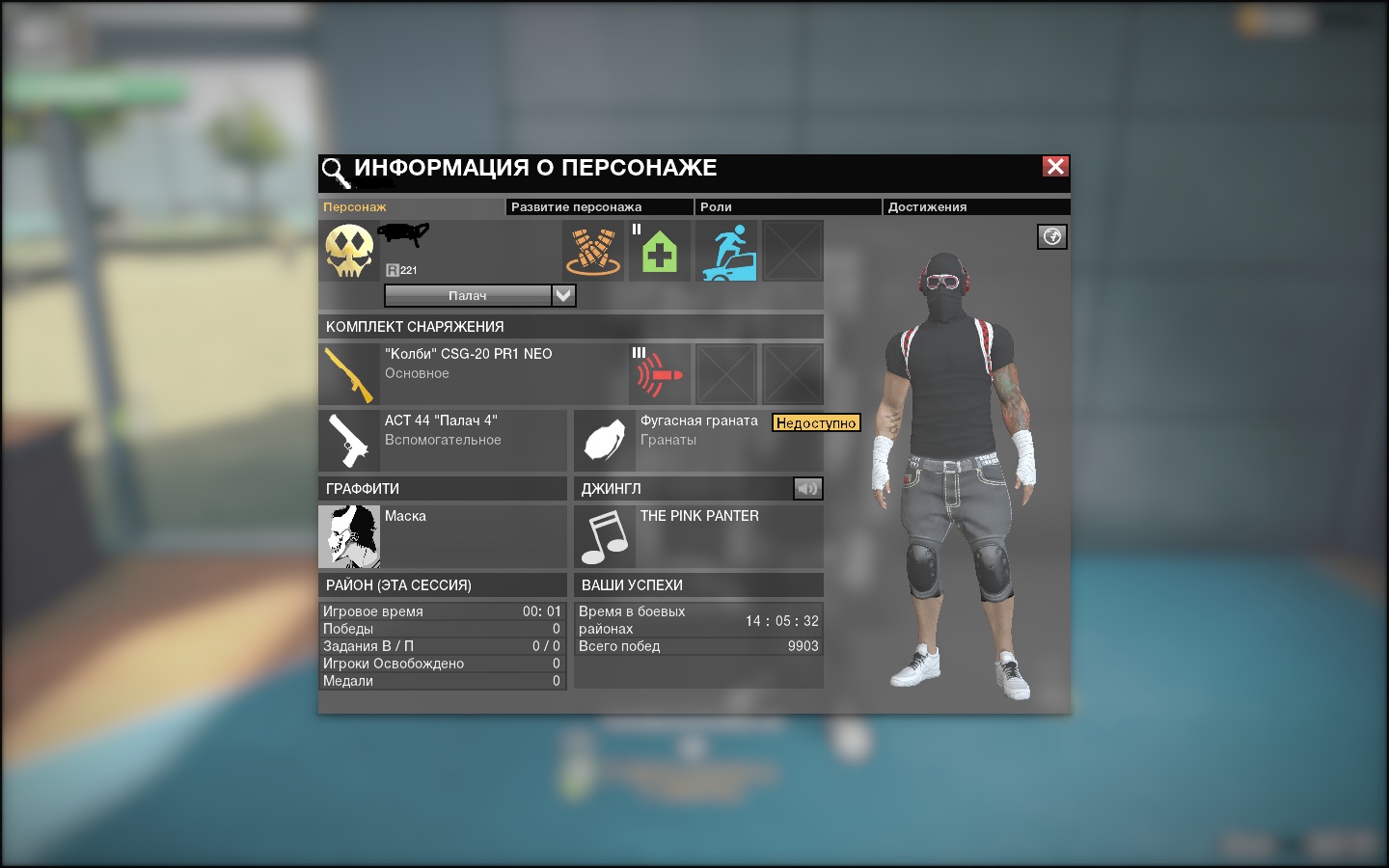Switch to the Персонаж tab

(355, 207)
